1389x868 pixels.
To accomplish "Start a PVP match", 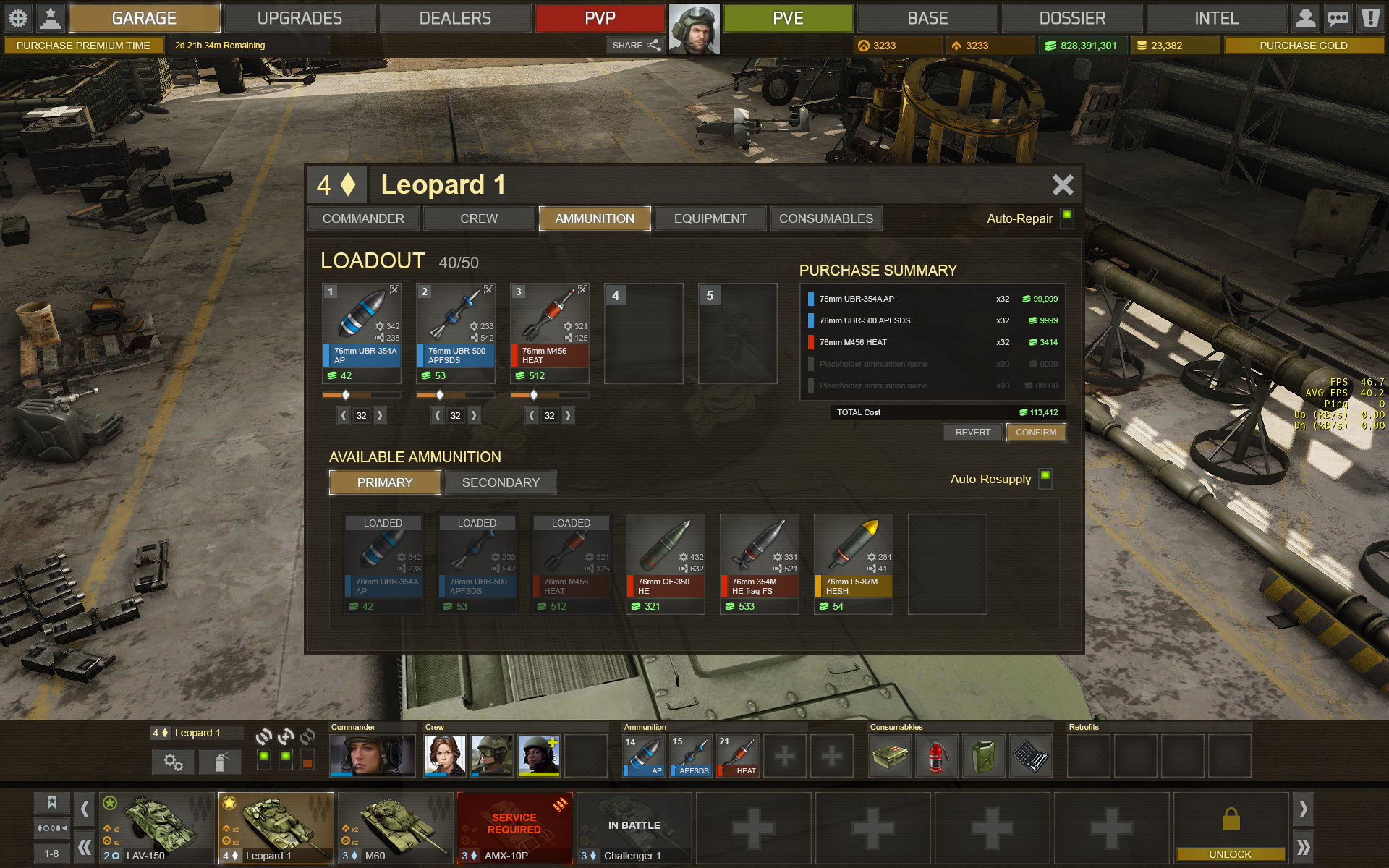I will pos(600,18).
